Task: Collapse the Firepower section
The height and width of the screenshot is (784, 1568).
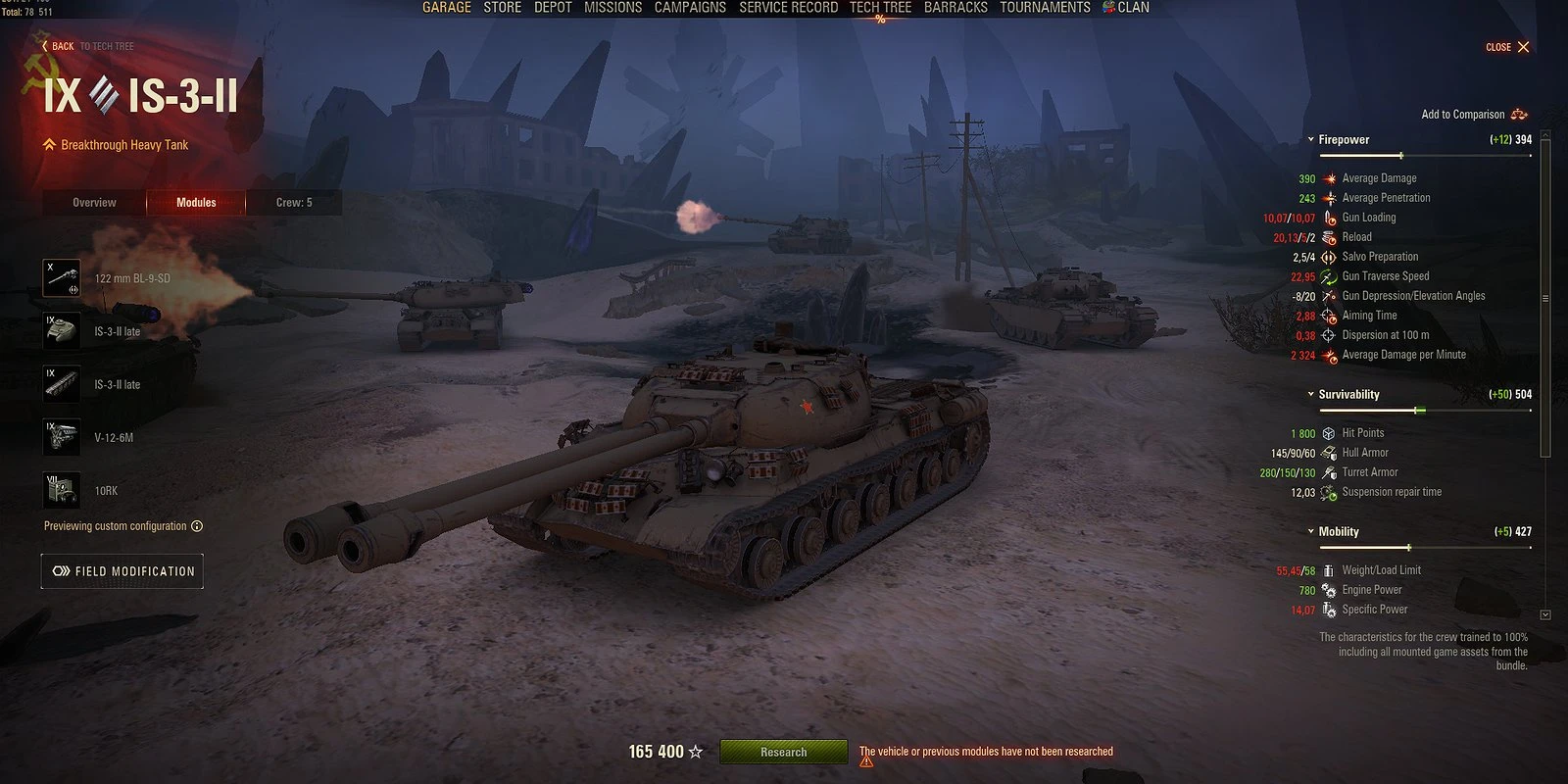Action: click(x=1310, y=139)
